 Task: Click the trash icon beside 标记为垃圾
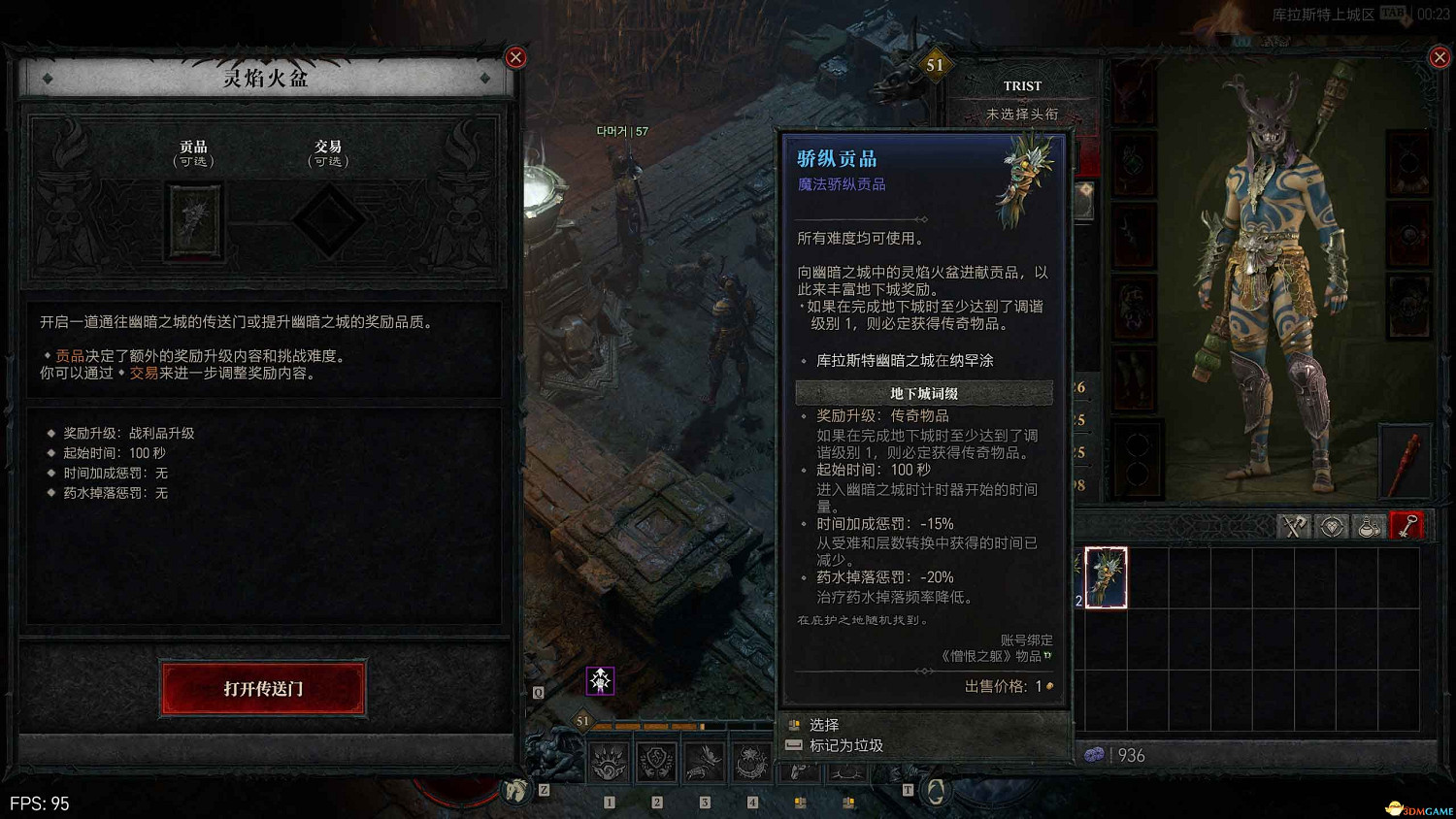[793, 745]
